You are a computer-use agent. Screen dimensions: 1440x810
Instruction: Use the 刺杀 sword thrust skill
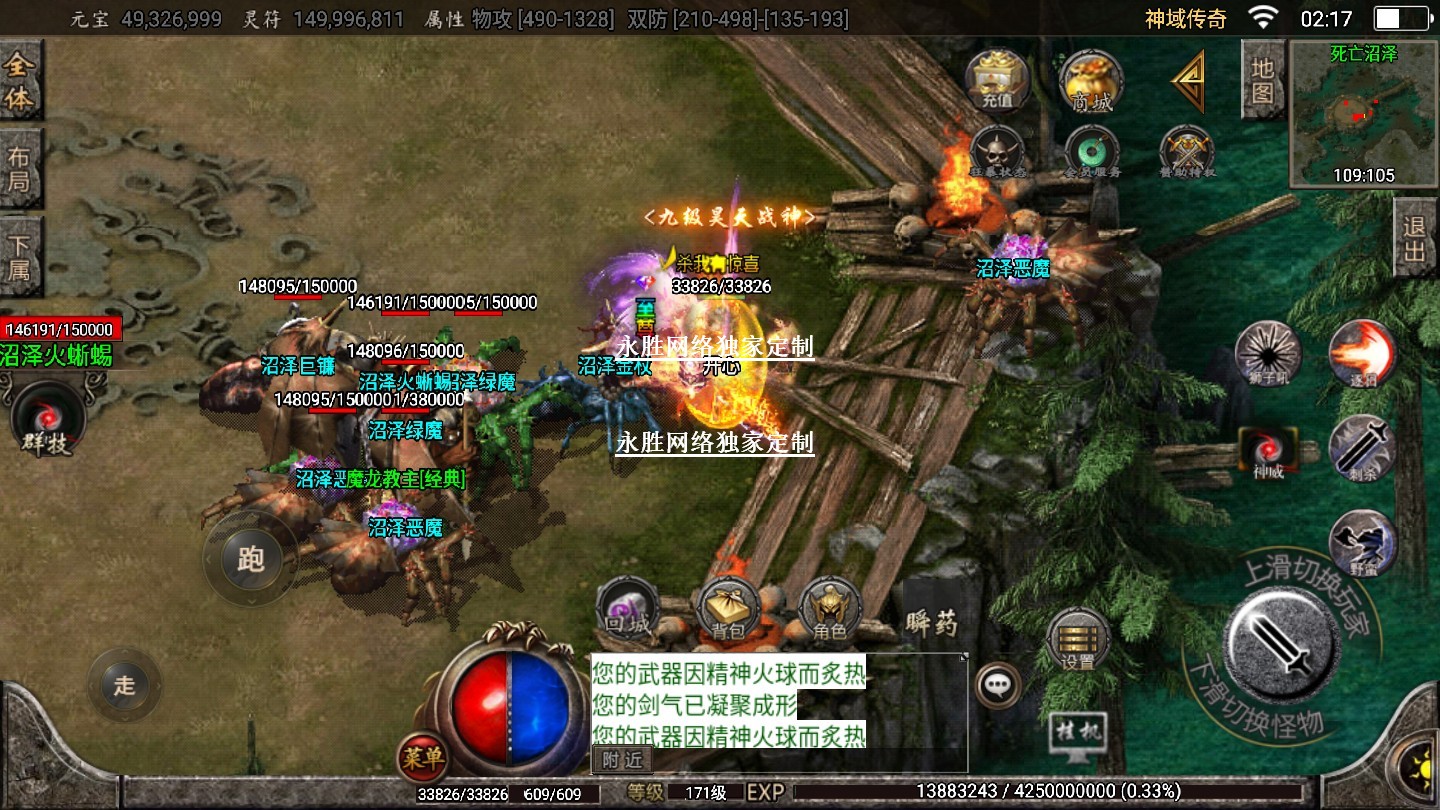[x=1361, y=447]
